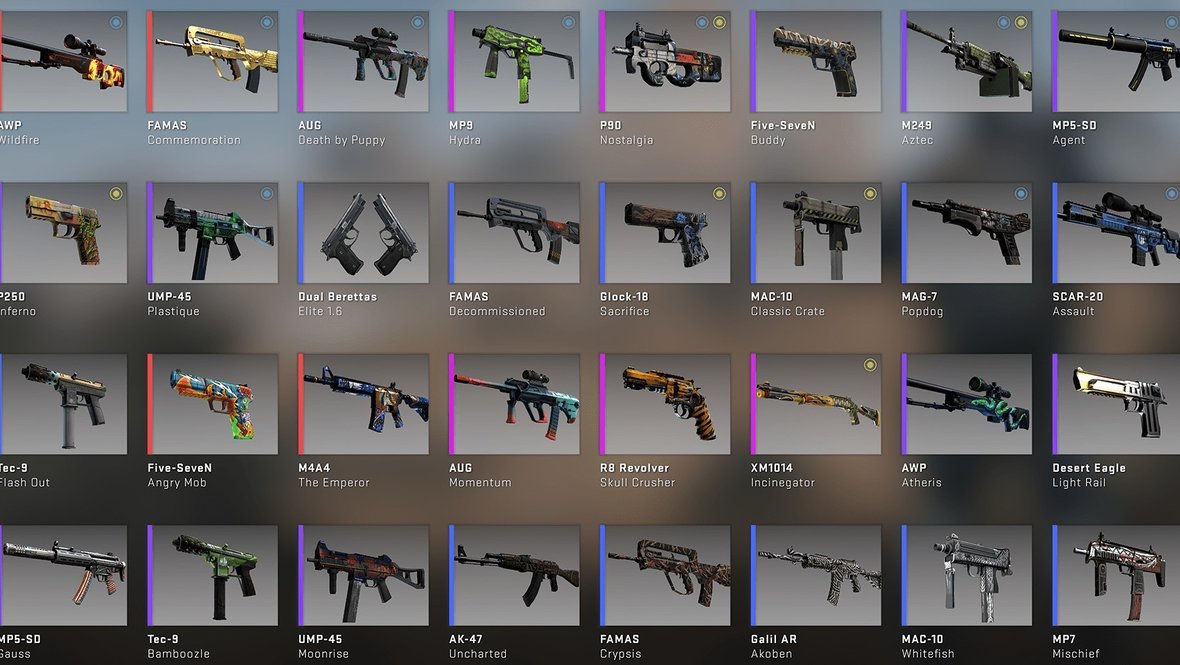Open the M4A4 The Emperor item
The width and height of the screenshot is (1180, 665).
click(x=364, y=404)
